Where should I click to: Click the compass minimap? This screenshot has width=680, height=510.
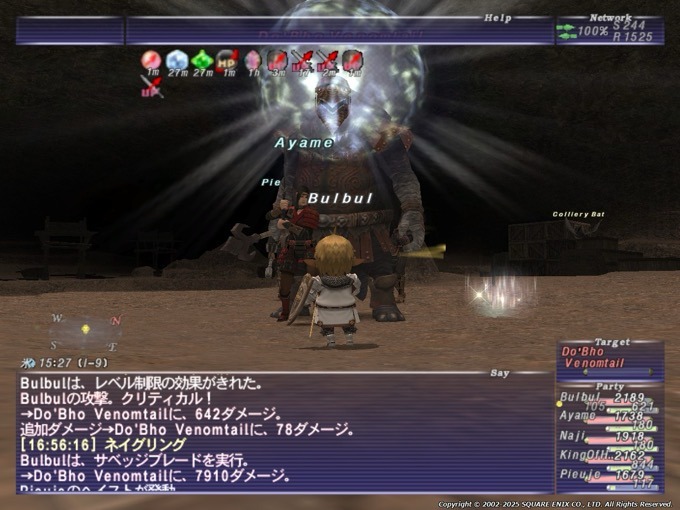[86, 330]
